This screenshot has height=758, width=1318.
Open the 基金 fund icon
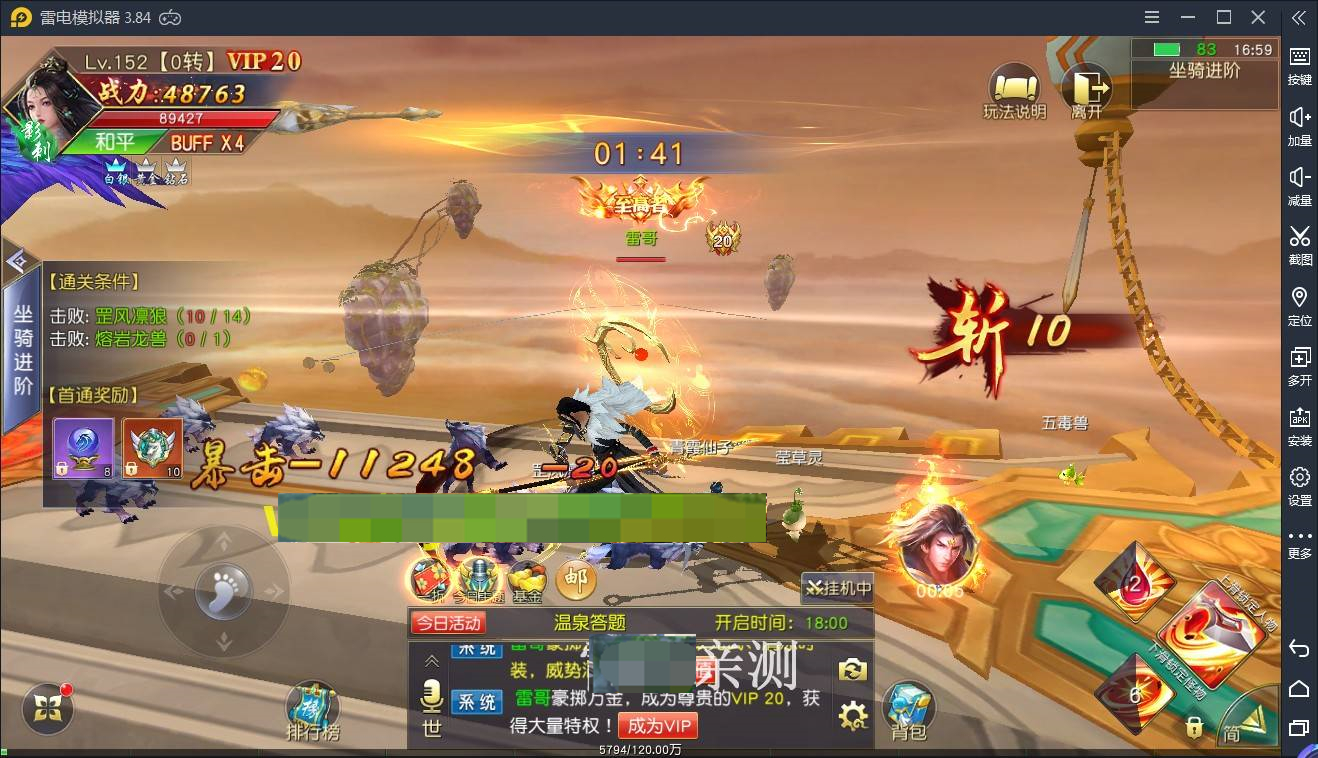(527, 580)
